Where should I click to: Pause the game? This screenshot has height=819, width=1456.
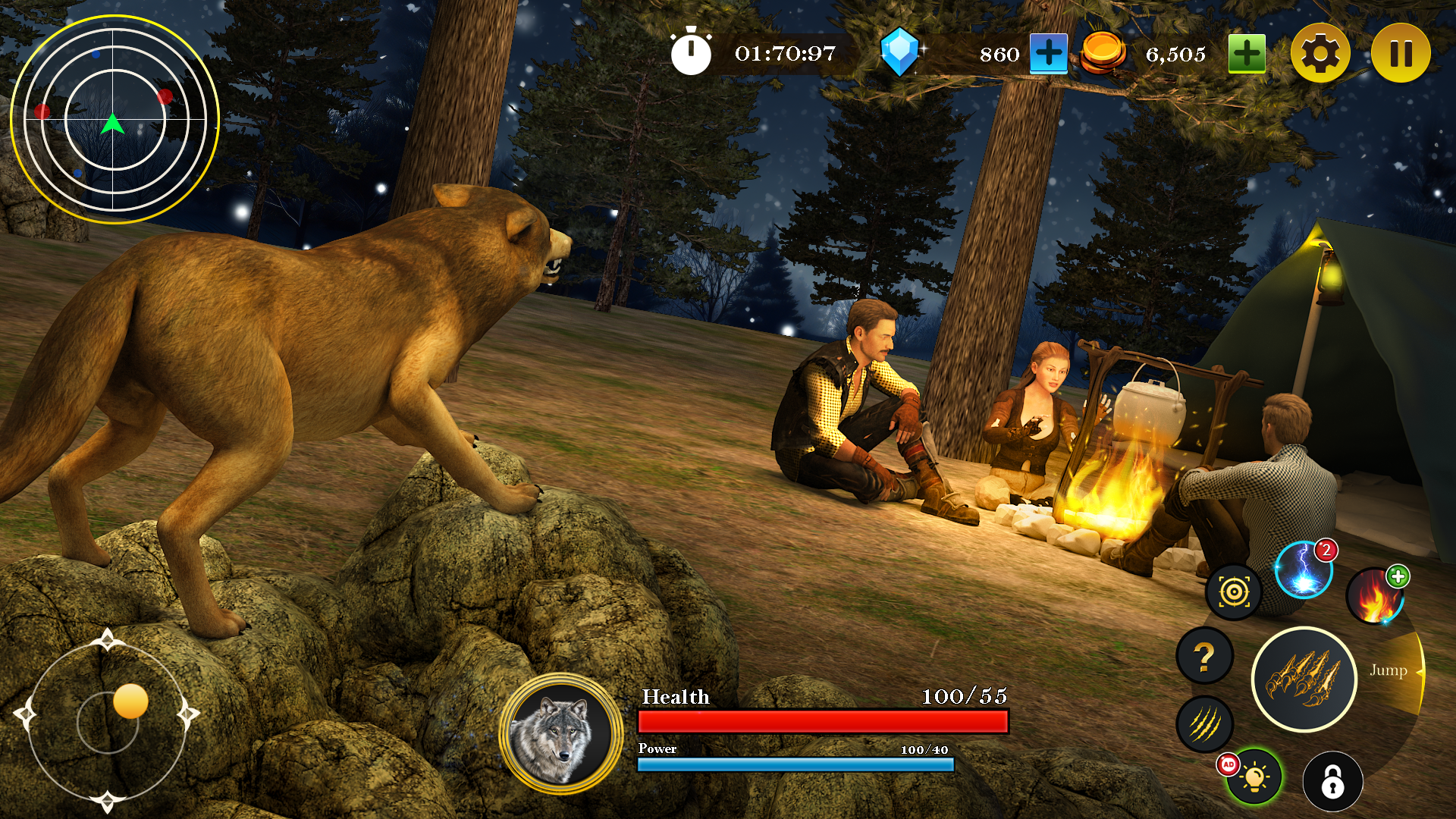pos(1400,52)
